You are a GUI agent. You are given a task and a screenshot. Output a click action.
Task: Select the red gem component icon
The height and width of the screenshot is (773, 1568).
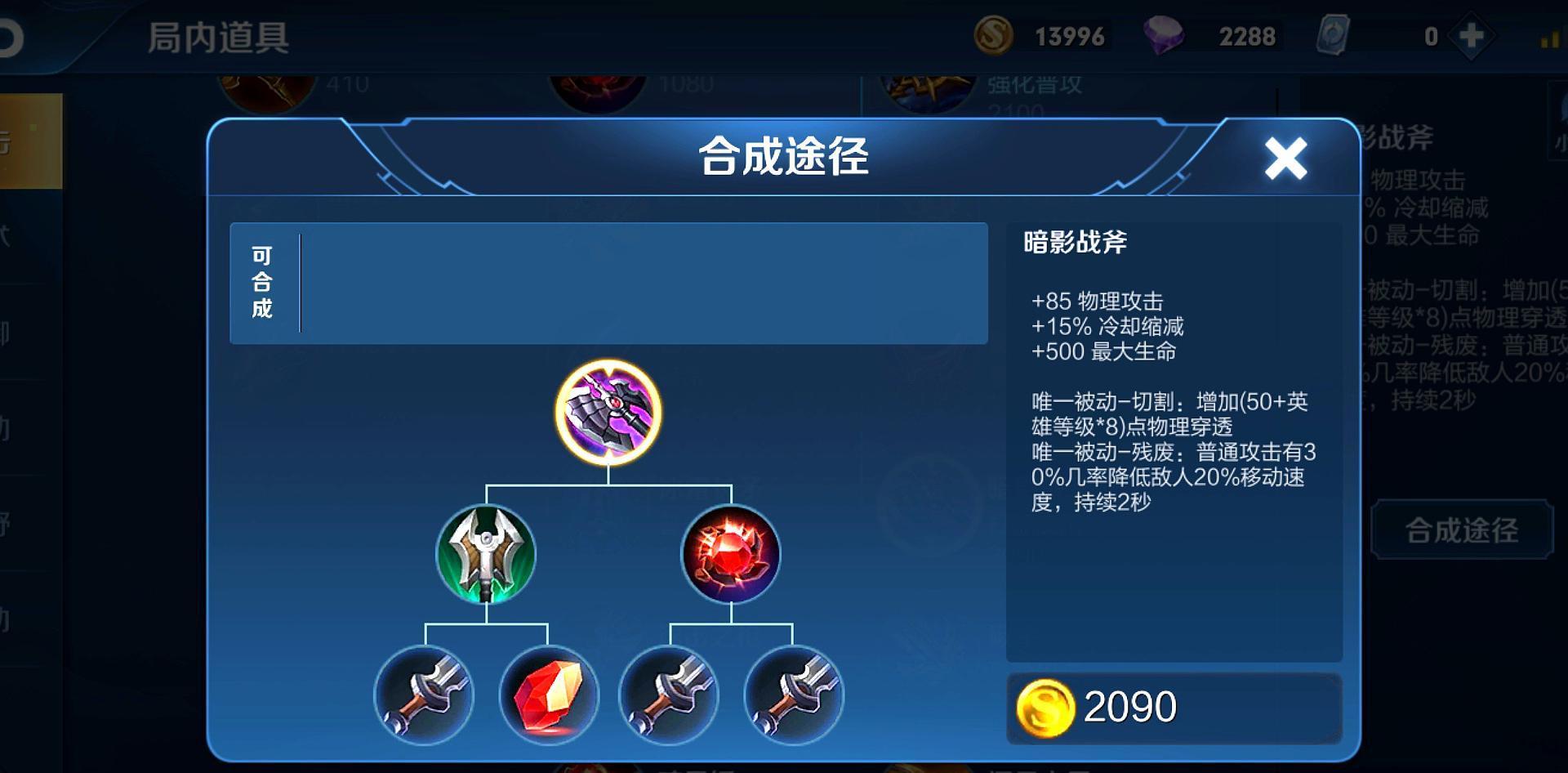pyautogui.click(x=731, y=556)
